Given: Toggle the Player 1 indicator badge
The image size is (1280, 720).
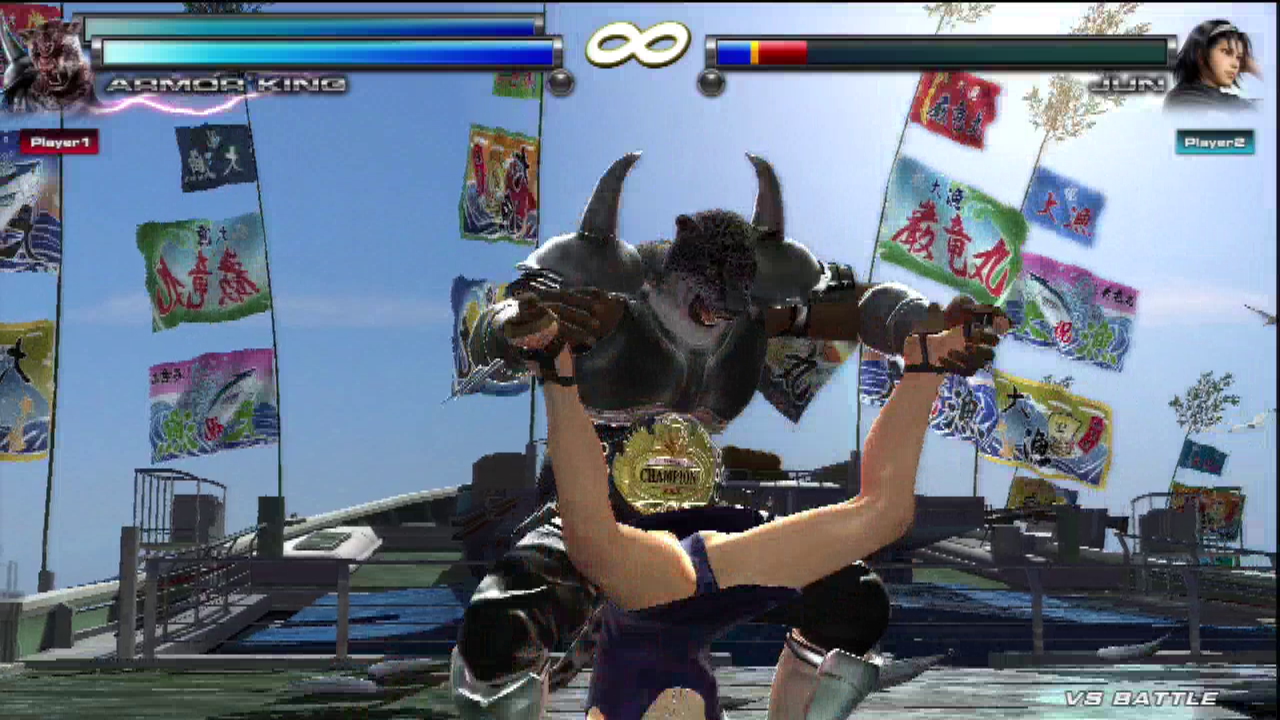Looking at the screenshot, I should point(58,141).
